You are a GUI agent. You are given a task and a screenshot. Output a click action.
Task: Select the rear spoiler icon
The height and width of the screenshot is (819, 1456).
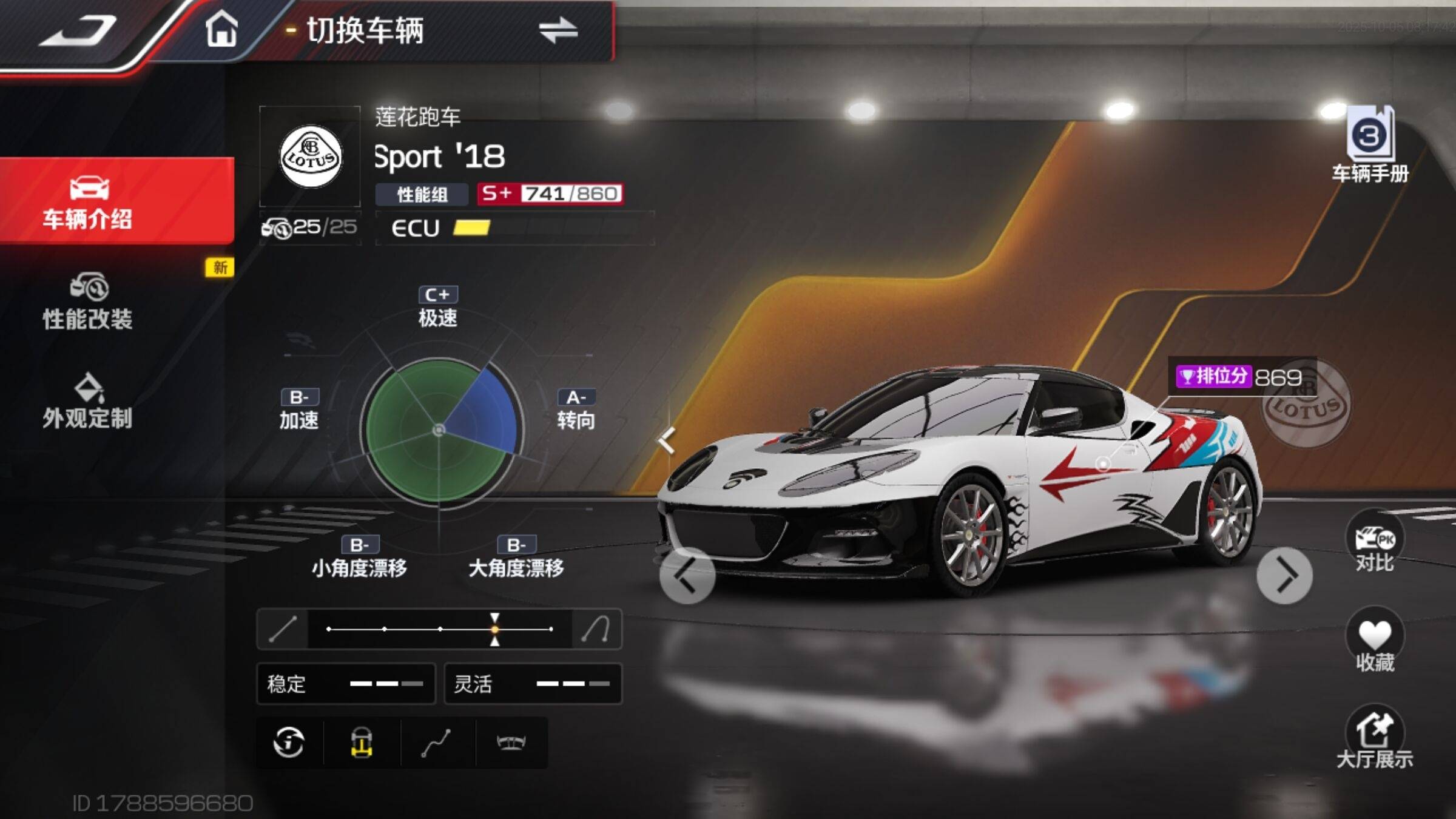point(511,743)
